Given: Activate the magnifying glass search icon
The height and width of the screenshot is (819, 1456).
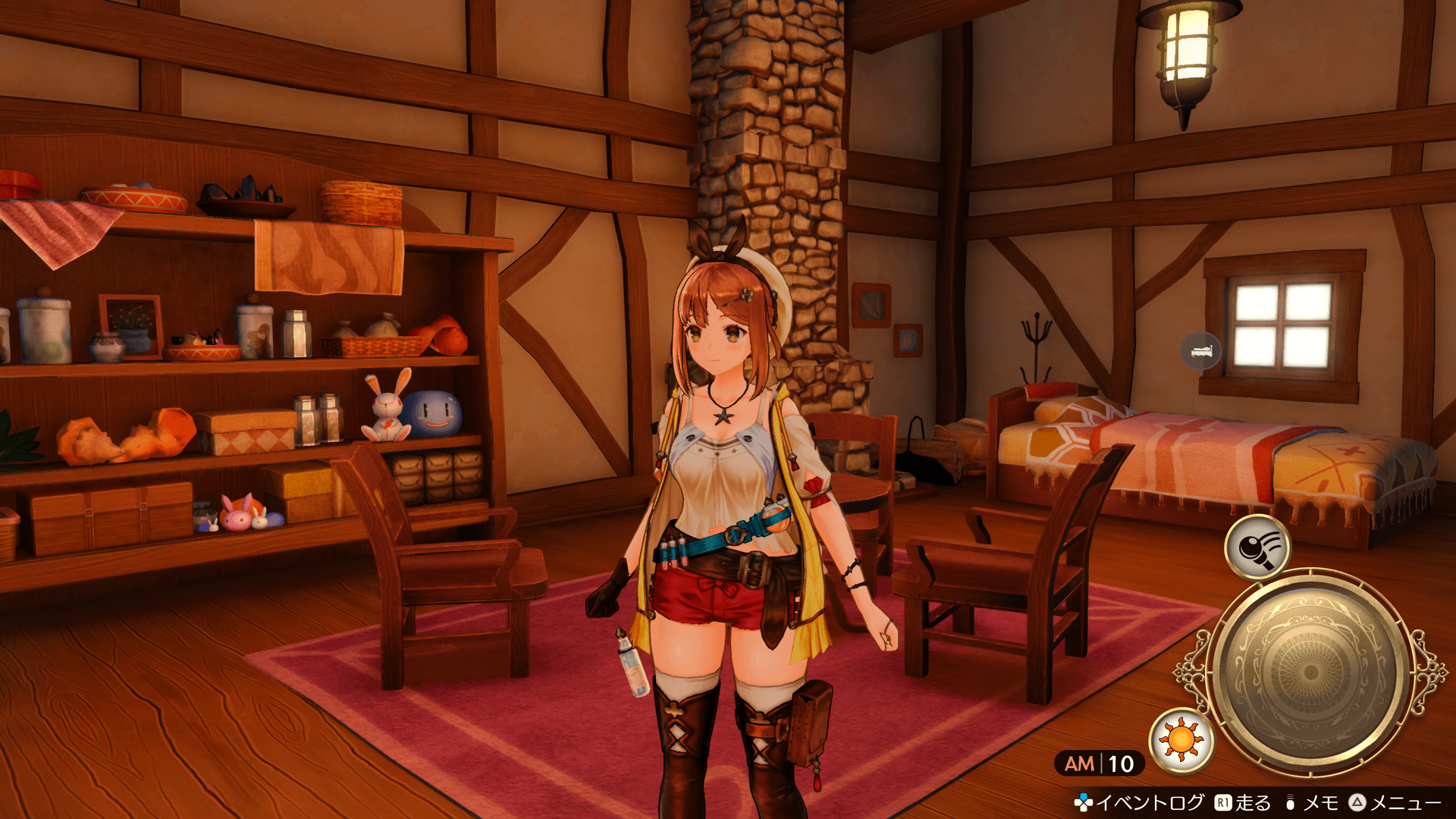Looking at the screenshot, I should 1258,547.
